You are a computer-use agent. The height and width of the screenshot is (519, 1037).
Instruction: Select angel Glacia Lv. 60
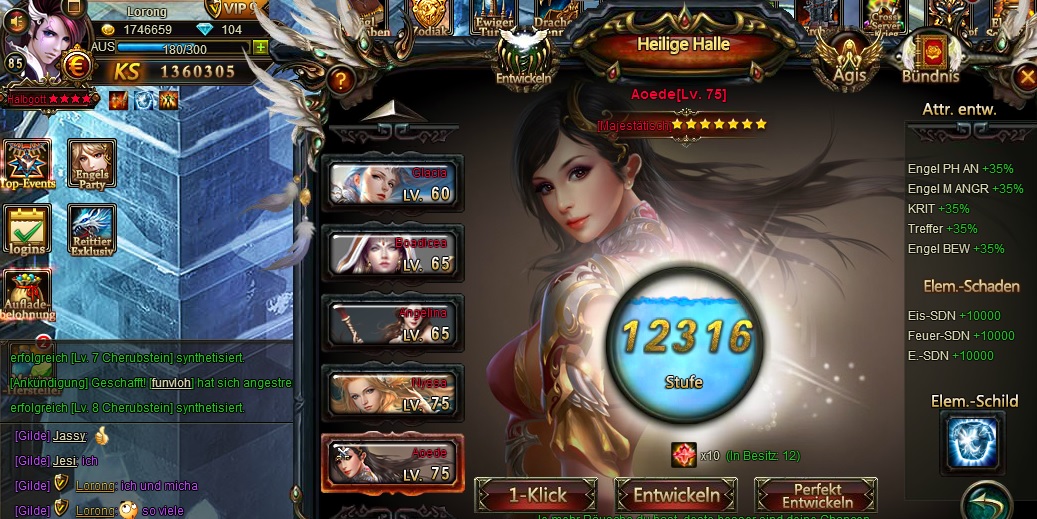[x=393, y=183]
